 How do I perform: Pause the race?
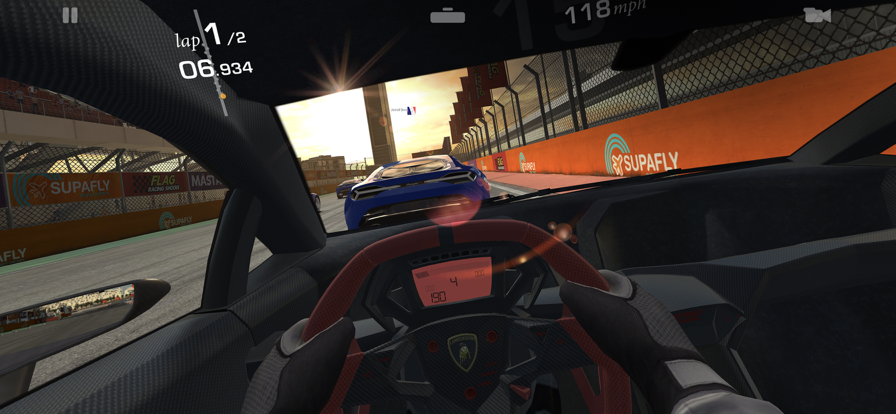click(70, 15)
